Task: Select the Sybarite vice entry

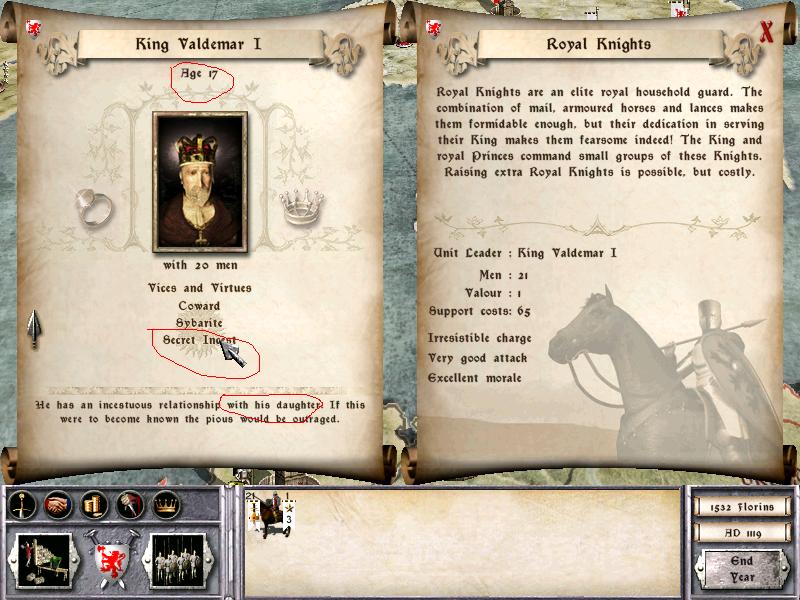Action: tap(199, 323)
